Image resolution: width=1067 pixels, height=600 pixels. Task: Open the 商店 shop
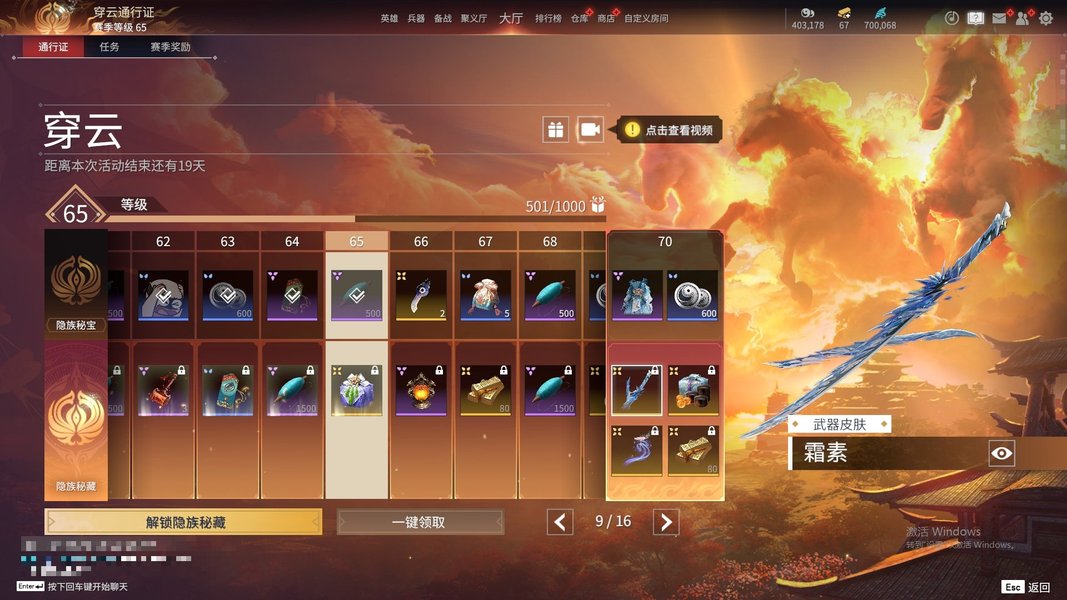[606, 19]
